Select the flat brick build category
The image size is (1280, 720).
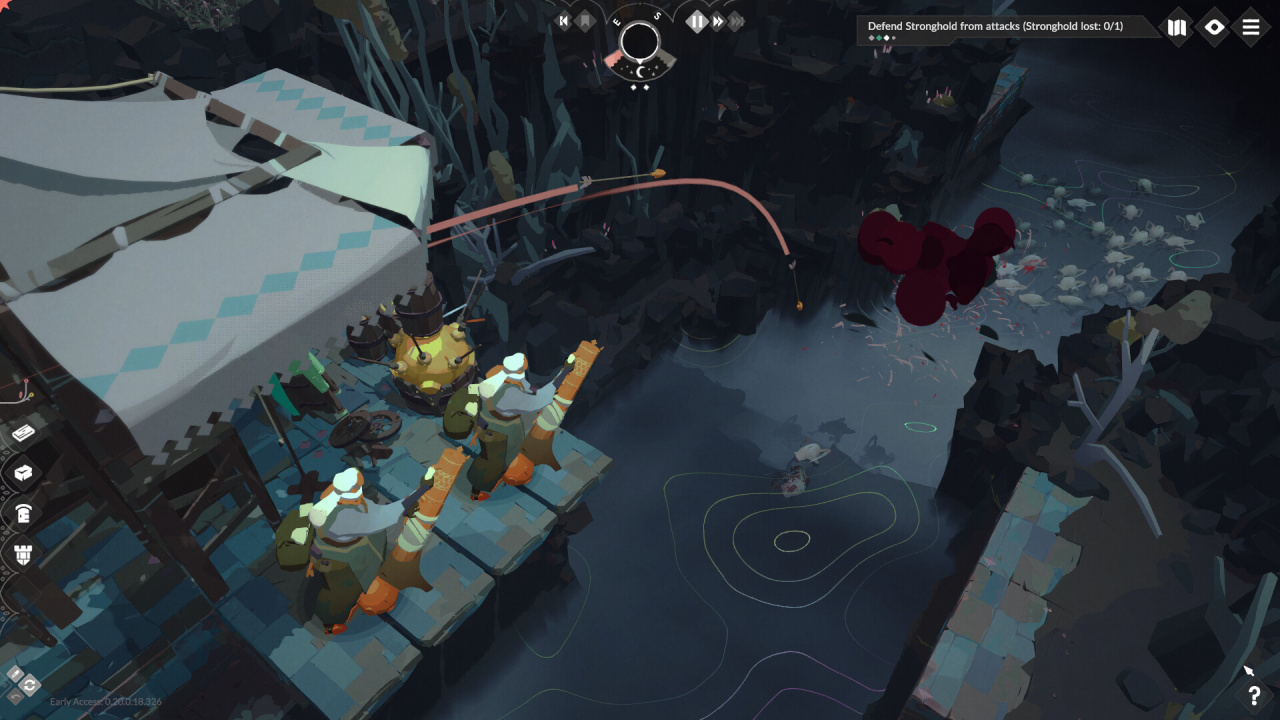24,433
